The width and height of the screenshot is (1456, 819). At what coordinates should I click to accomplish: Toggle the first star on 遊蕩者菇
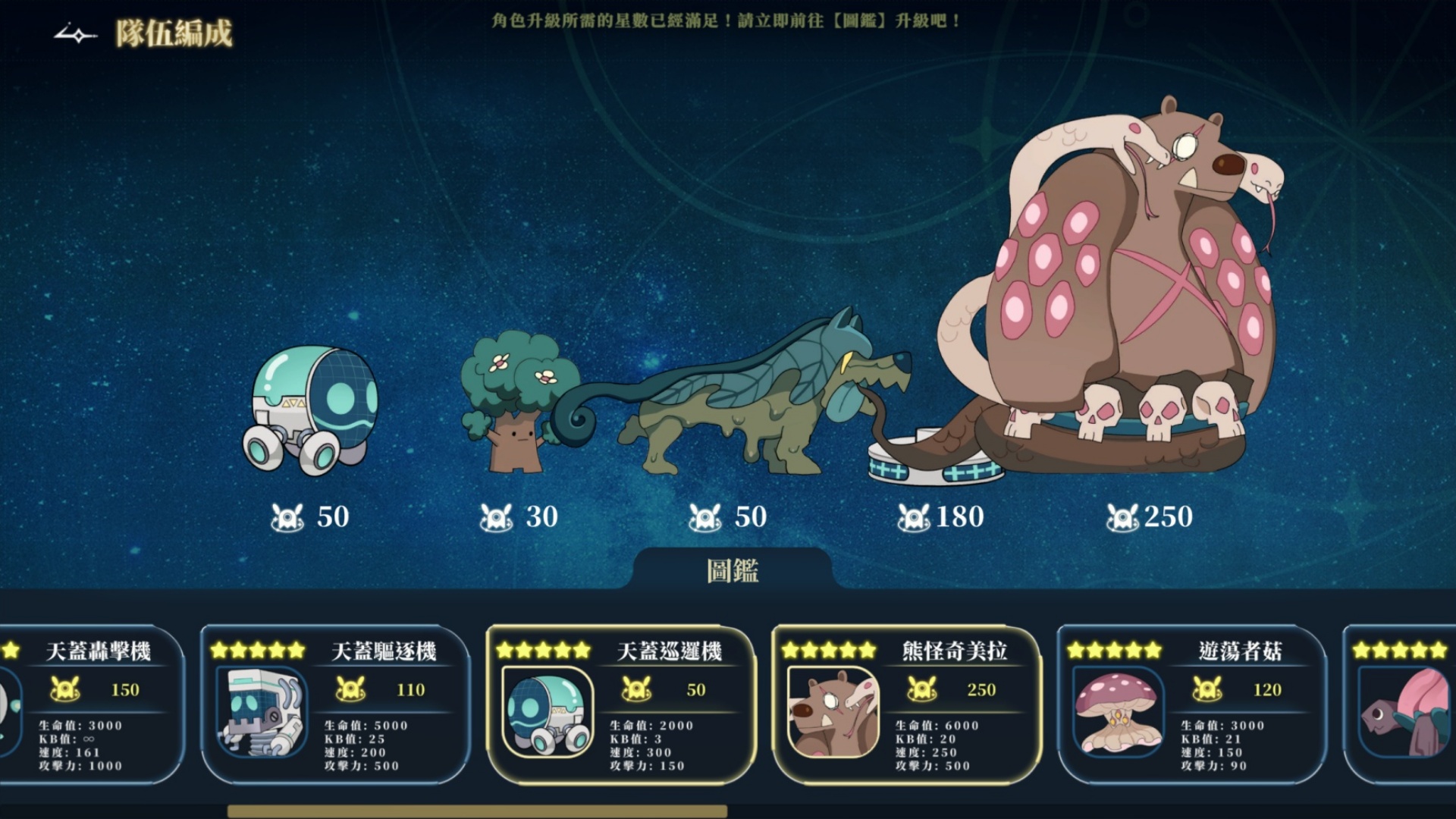click(1075, 650)
